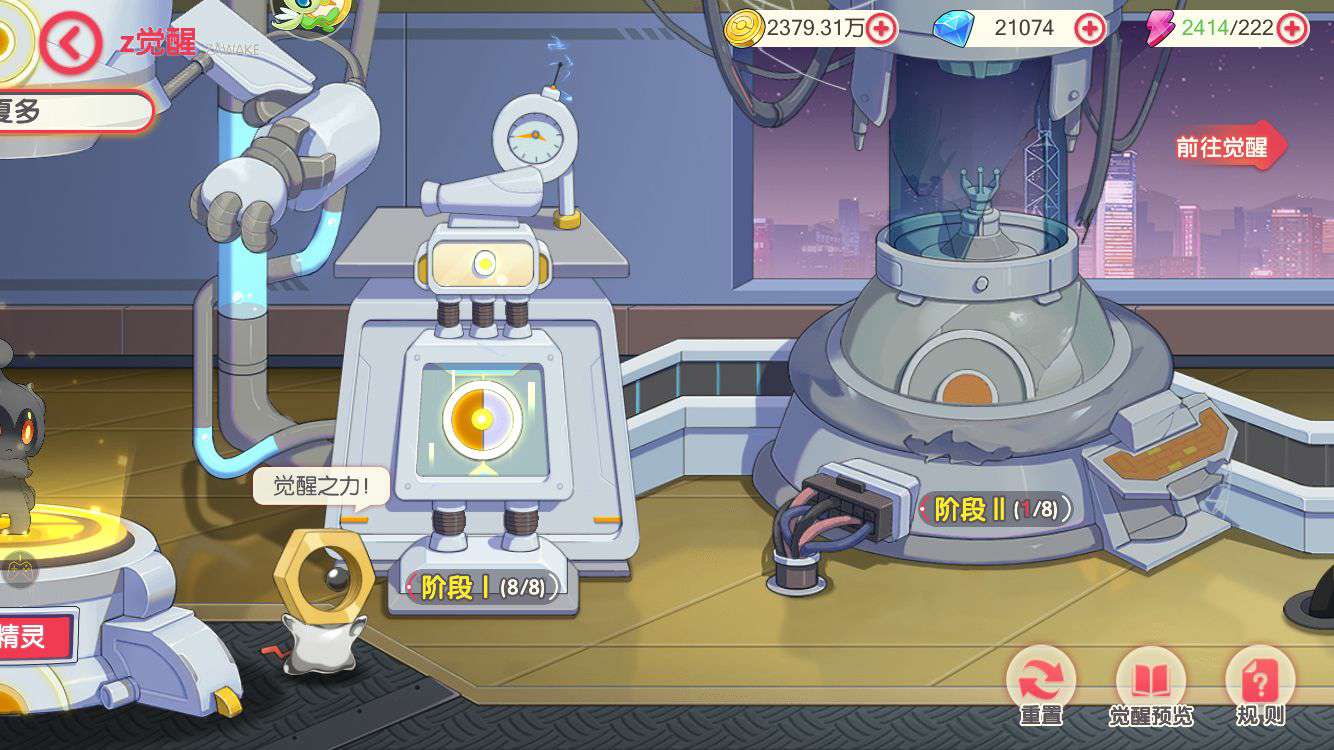Select the 阶段 I (8/8) stage label
1334x750 pixels.
point(482,587)
